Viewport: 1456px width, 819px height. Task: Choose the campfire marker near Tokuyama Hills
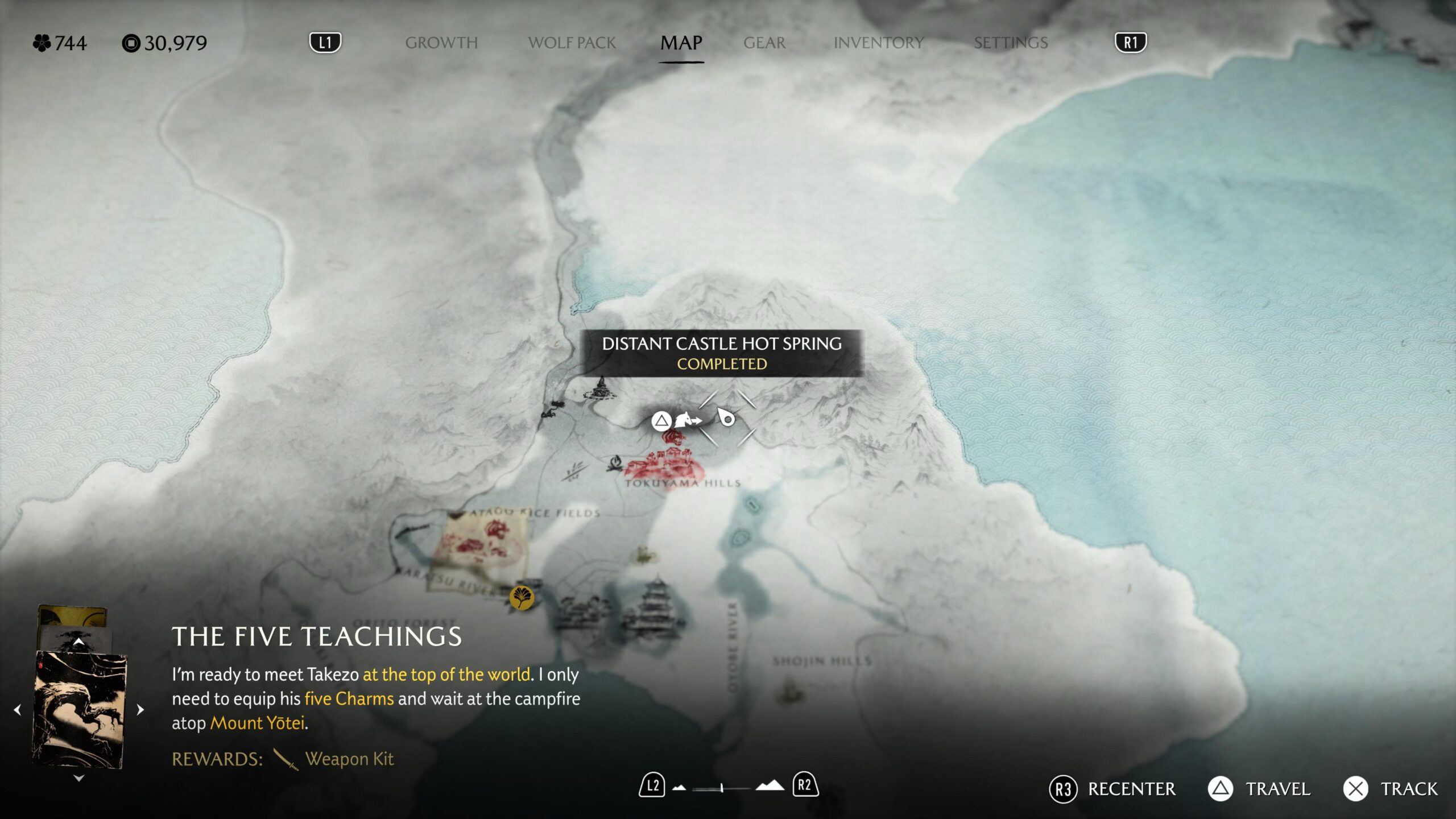point(614,464)
